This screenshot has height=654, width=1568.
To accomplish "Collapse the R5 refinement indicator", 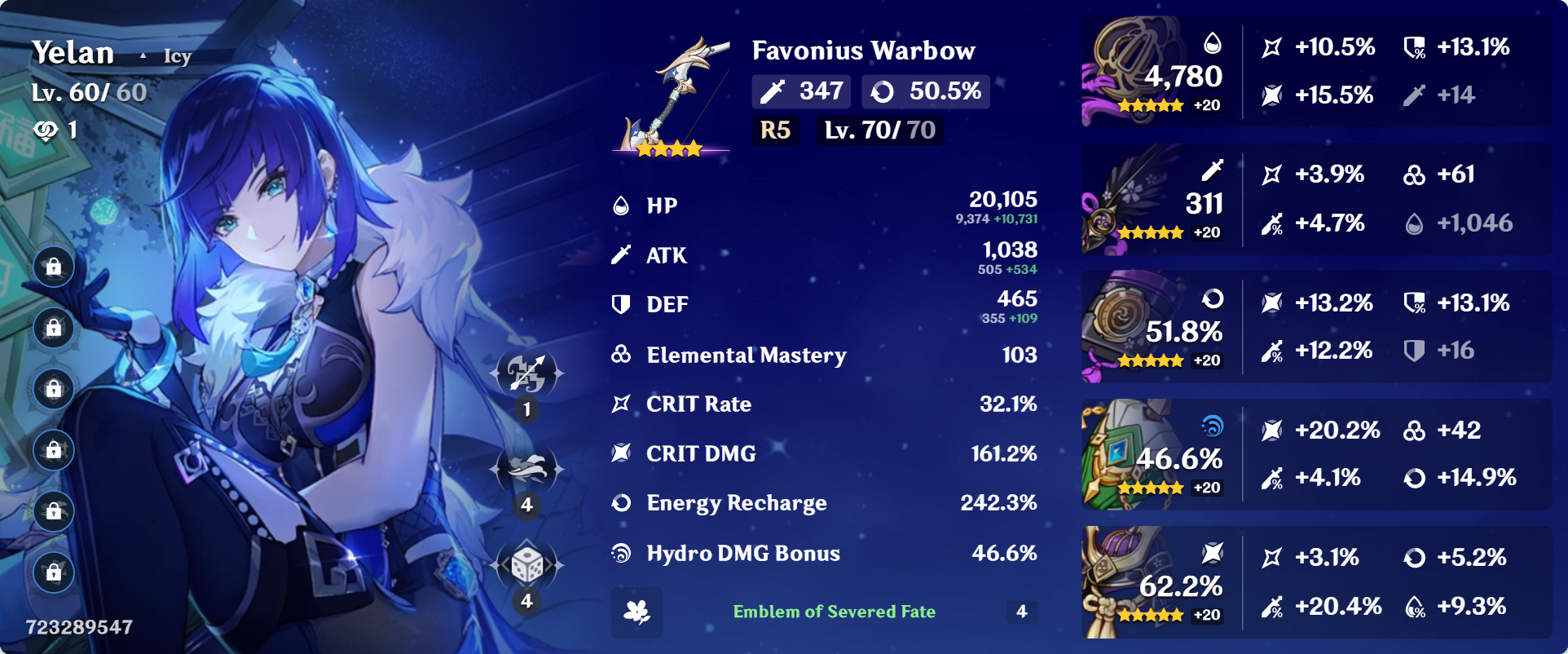I will (x=775, y=130).
